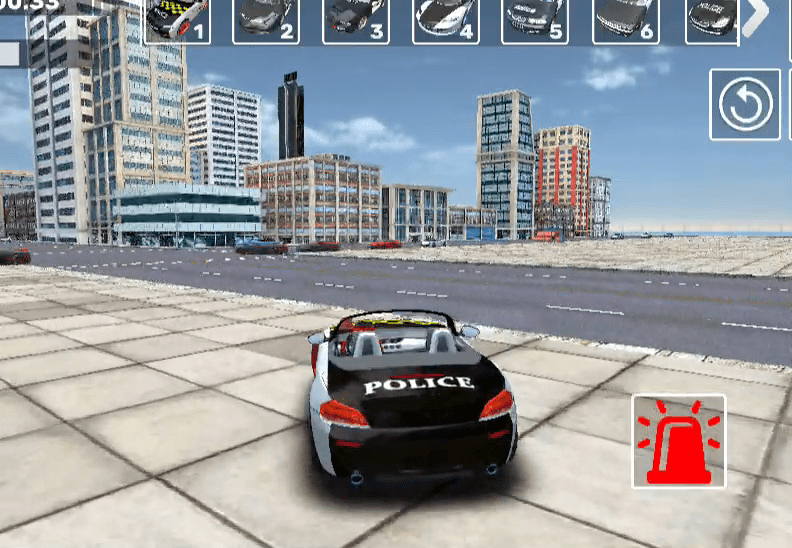792x548 pixels.
Task: Select police car number 1
Action: [x=177, y=20]
